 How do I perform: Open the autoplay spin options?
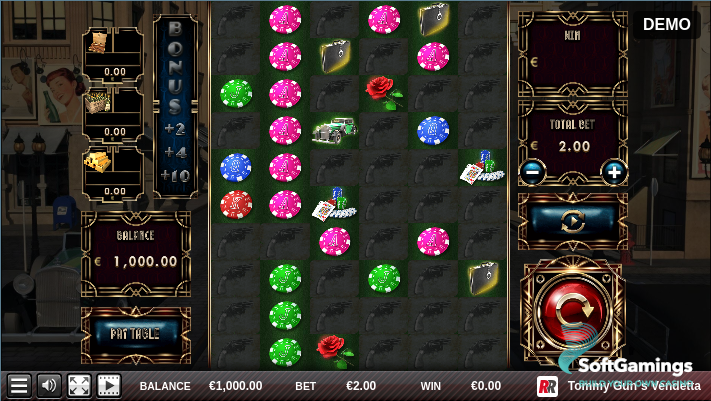coord(573,221)
